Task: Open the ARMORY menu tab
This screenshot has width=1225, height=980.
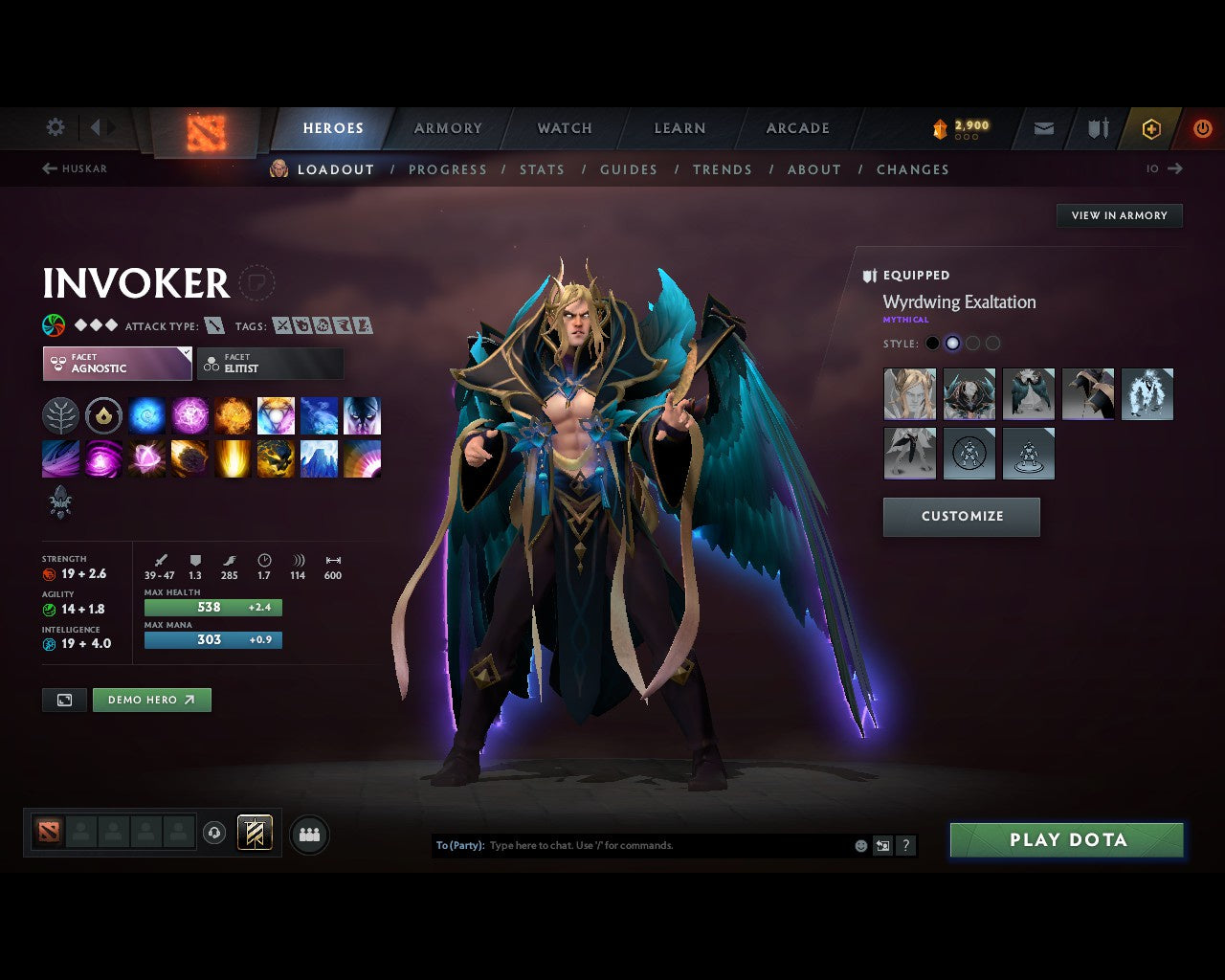Action: point(447,127)
